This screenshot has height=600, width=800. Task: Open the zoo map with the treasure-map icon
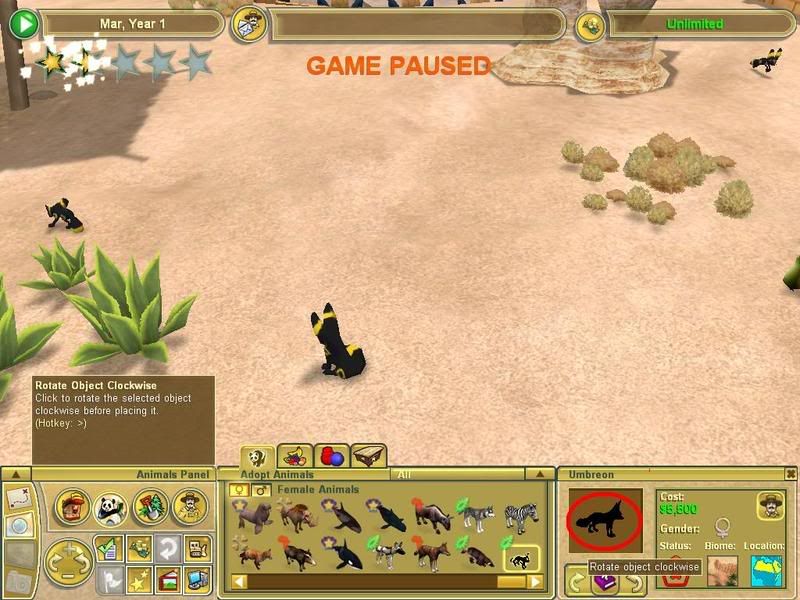point(19,497)
